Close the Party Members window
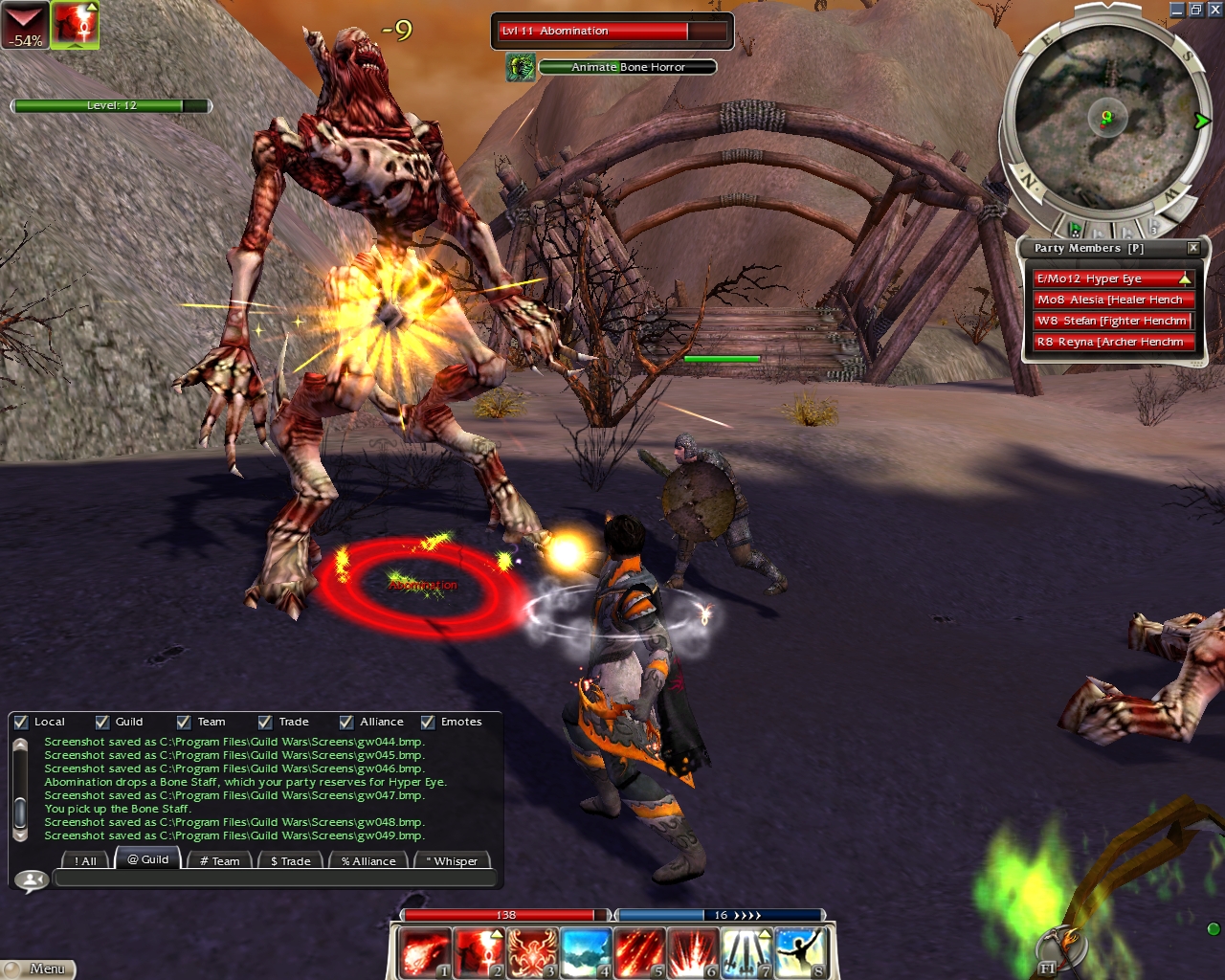This screenshot has width=1225, height=980. coord(1192,248)
